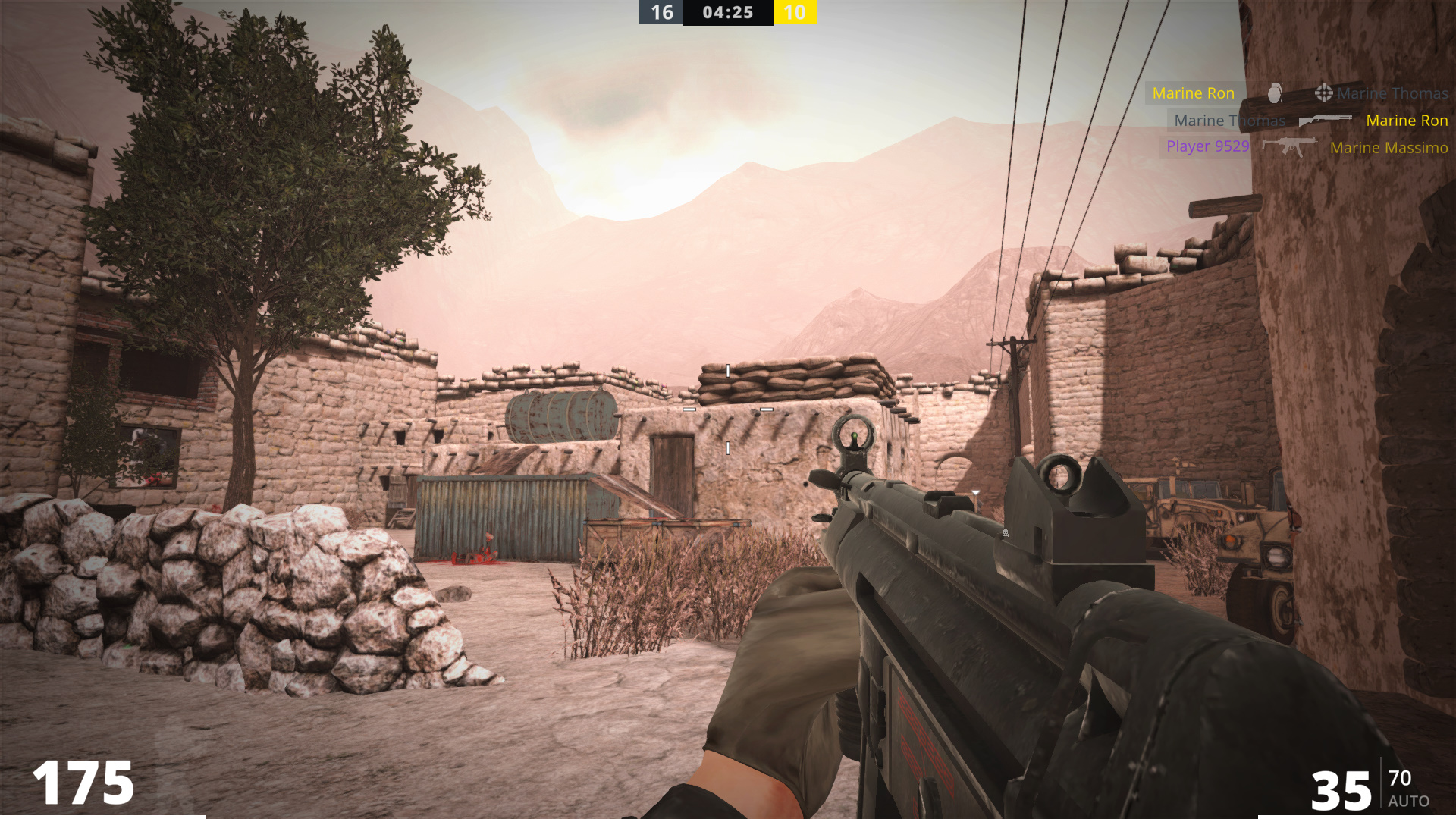This screenshot has height=819, width=1456.
Task: Click the ammo counter showing 35/70
Action: (1357, 789)
